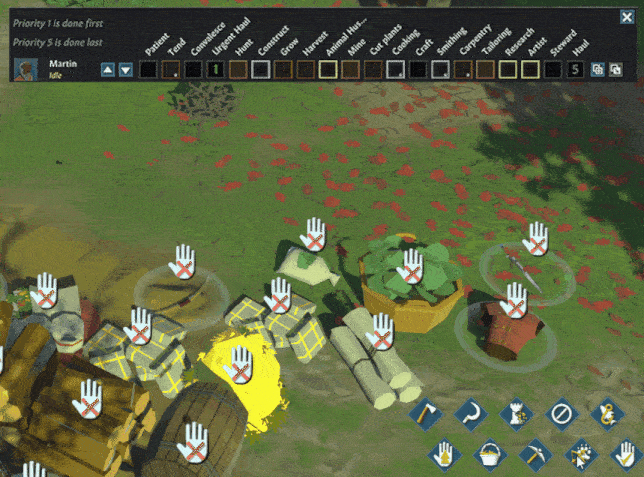Viewport: 644px width, 477px height.
Task: Click the down arrow next to Martin
Action: [x=125, y=70]
